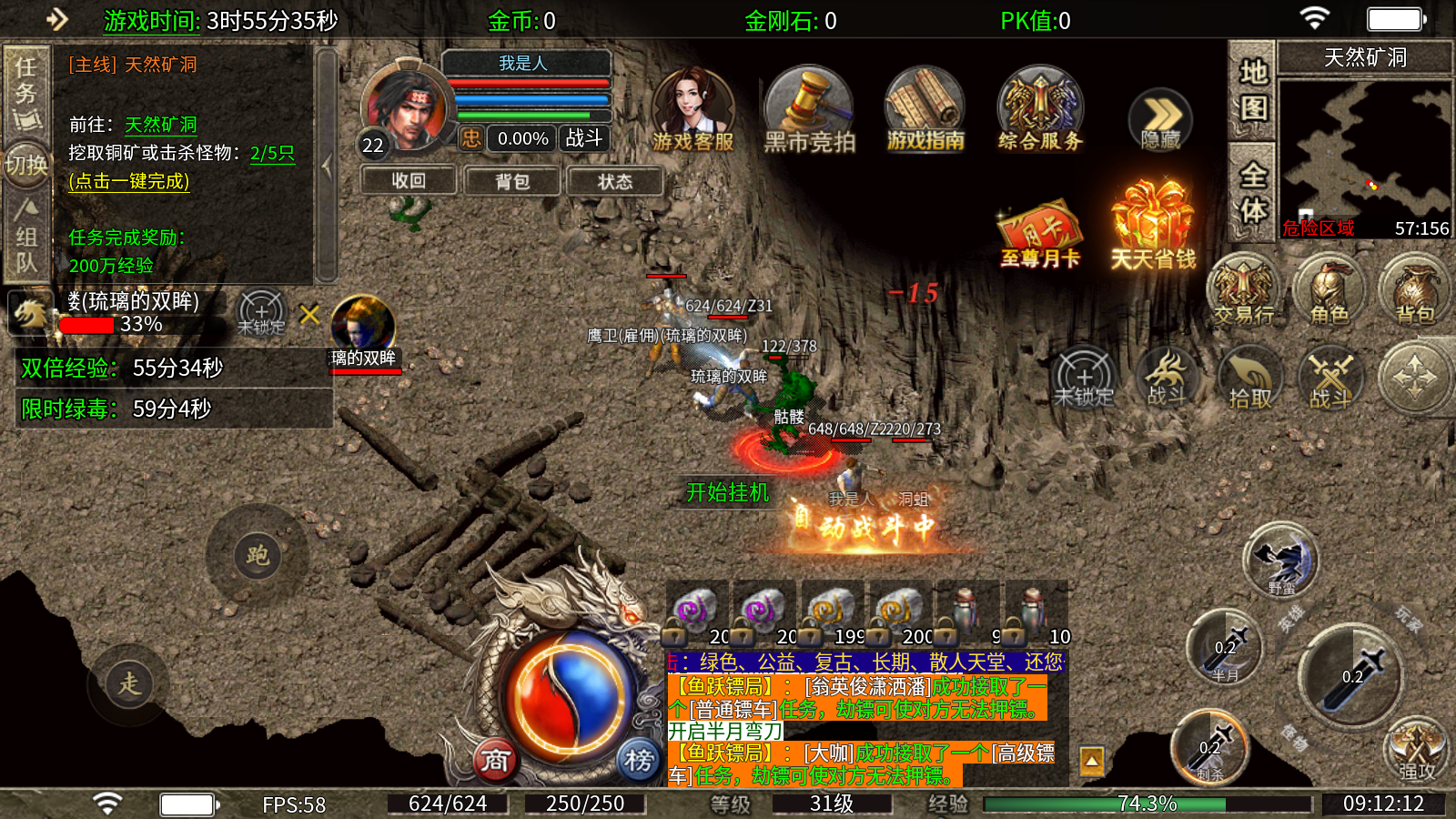Open the 至尊月卡 monthly card
This screenshot has height=819, width=1456.
tap(1039, 235)
